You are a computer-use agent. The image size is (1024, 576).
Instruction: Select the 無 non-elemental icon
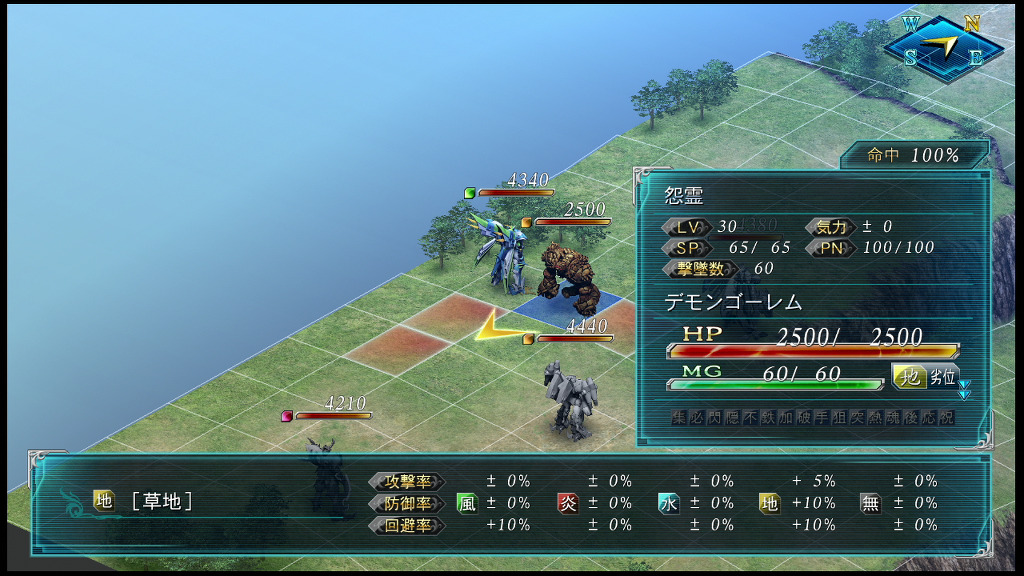(x=870, y=503)
